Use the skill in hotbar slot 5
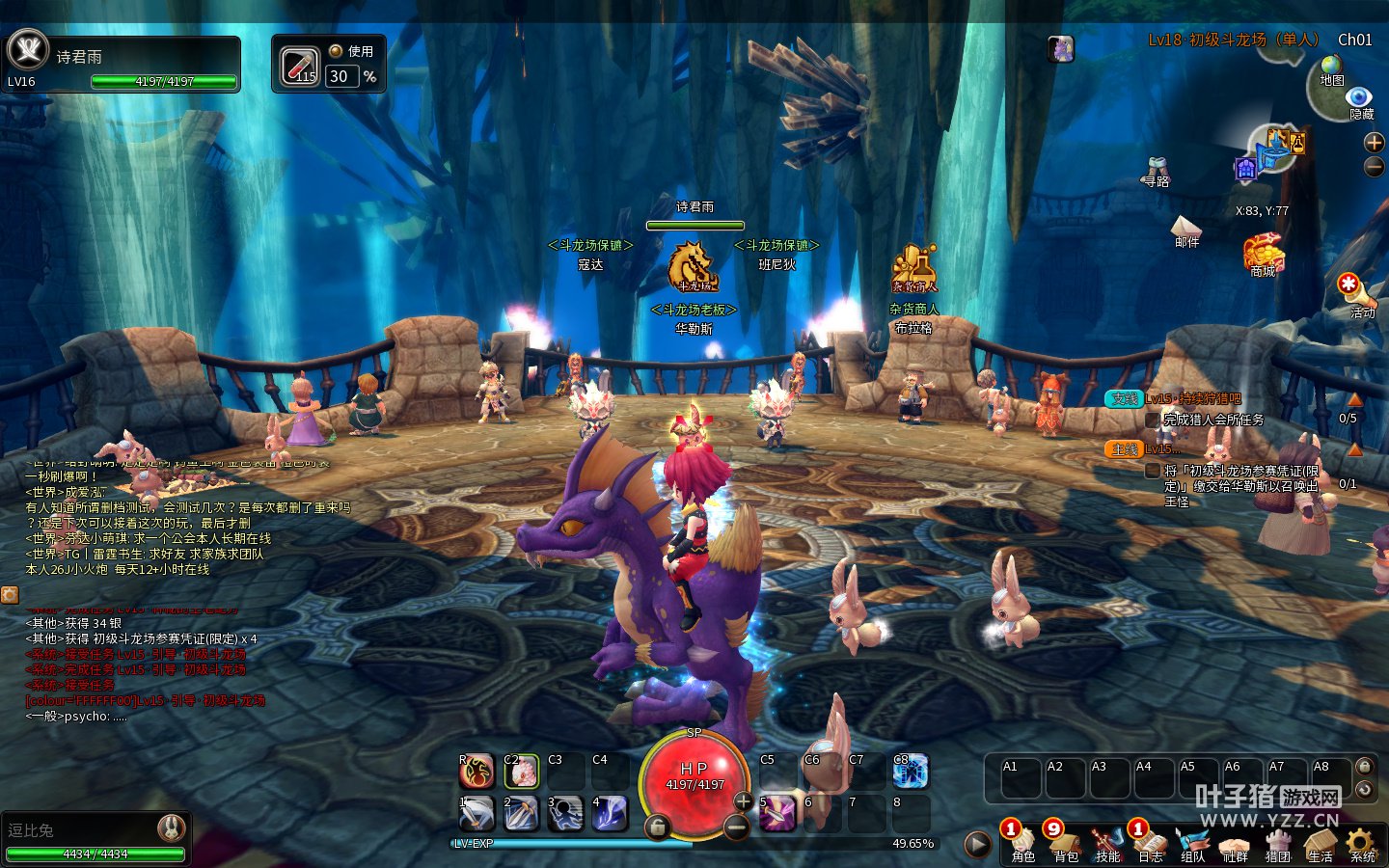The height and width of the screenshot is (868, 1389). [x=777, y=813]
